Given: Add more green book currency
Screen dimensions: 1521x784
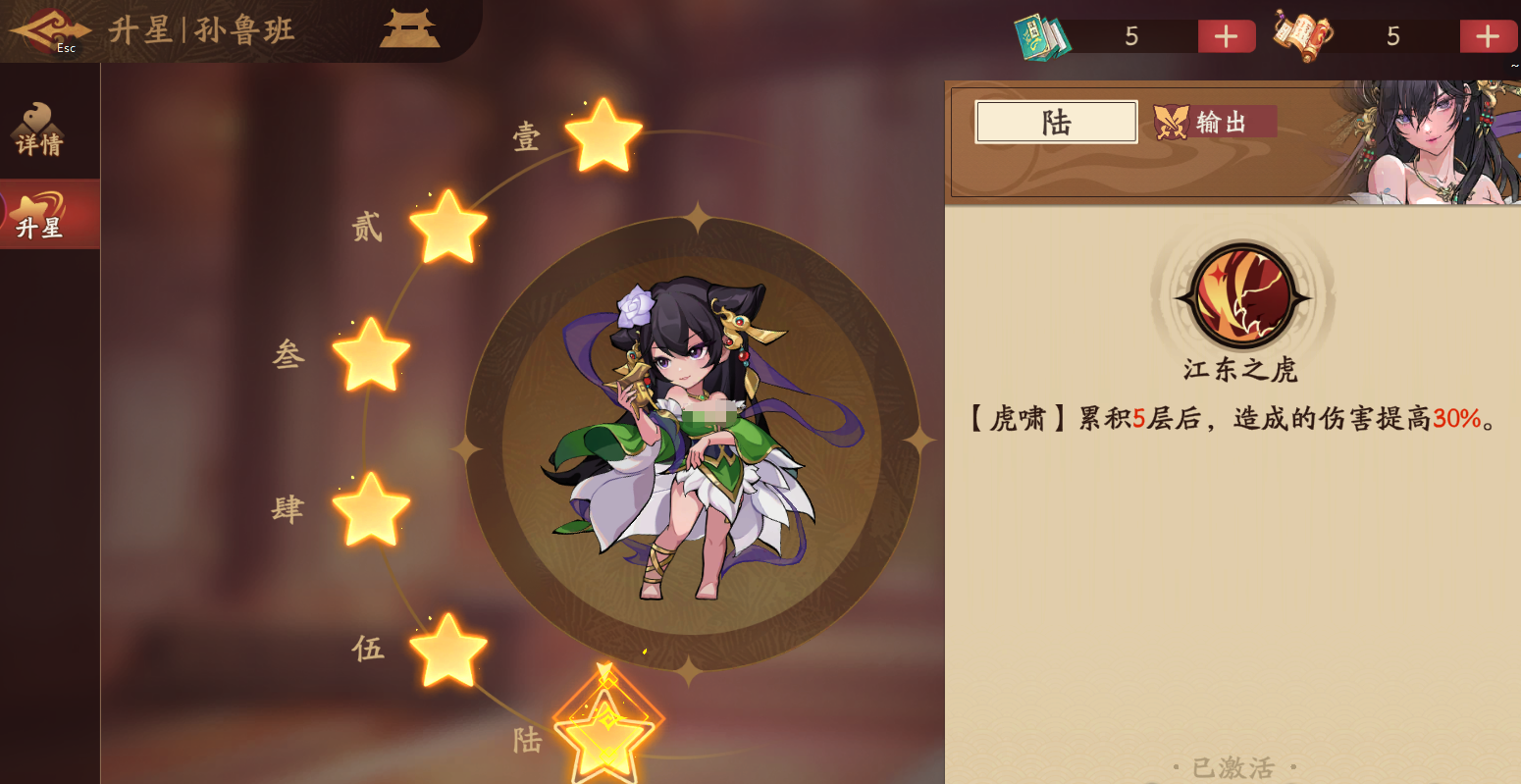Looking at the screenshot, I should pyautogui.click(x=1227, y=37).
